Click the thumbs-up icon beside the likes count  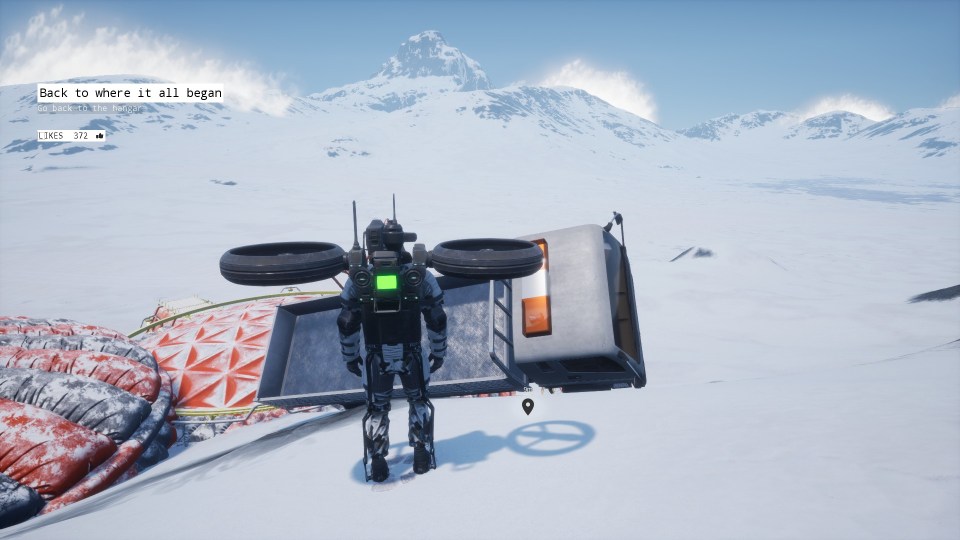99,136
